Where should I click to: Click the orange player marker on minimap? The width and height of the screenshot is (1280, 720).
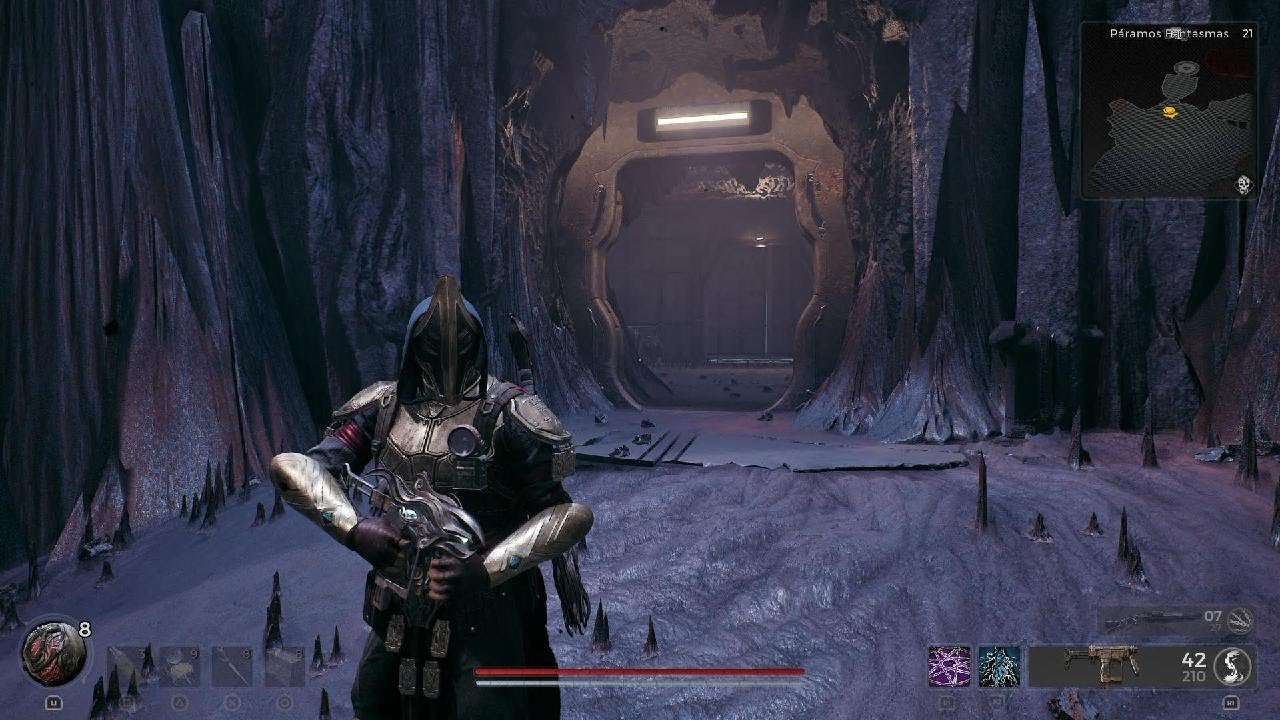click(1167, 113)
